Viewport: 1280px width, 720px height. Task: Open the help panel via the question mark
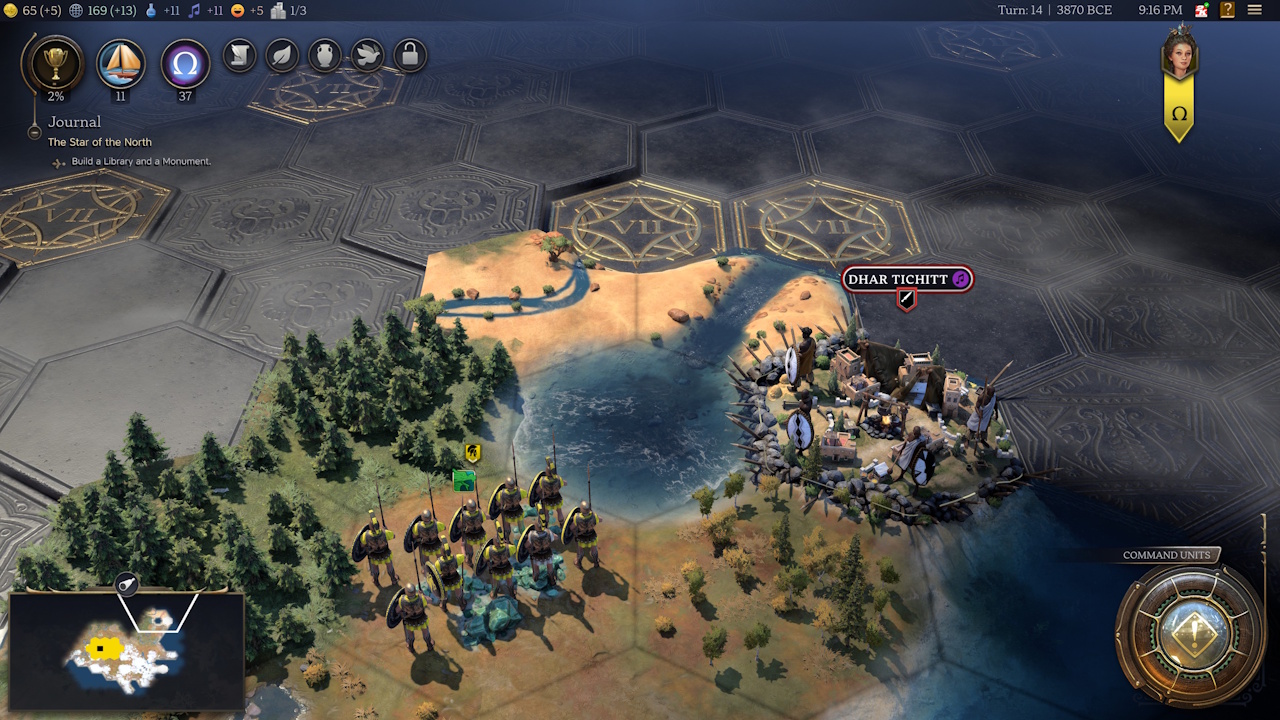pyautogui.click(x=1227, y=10)
